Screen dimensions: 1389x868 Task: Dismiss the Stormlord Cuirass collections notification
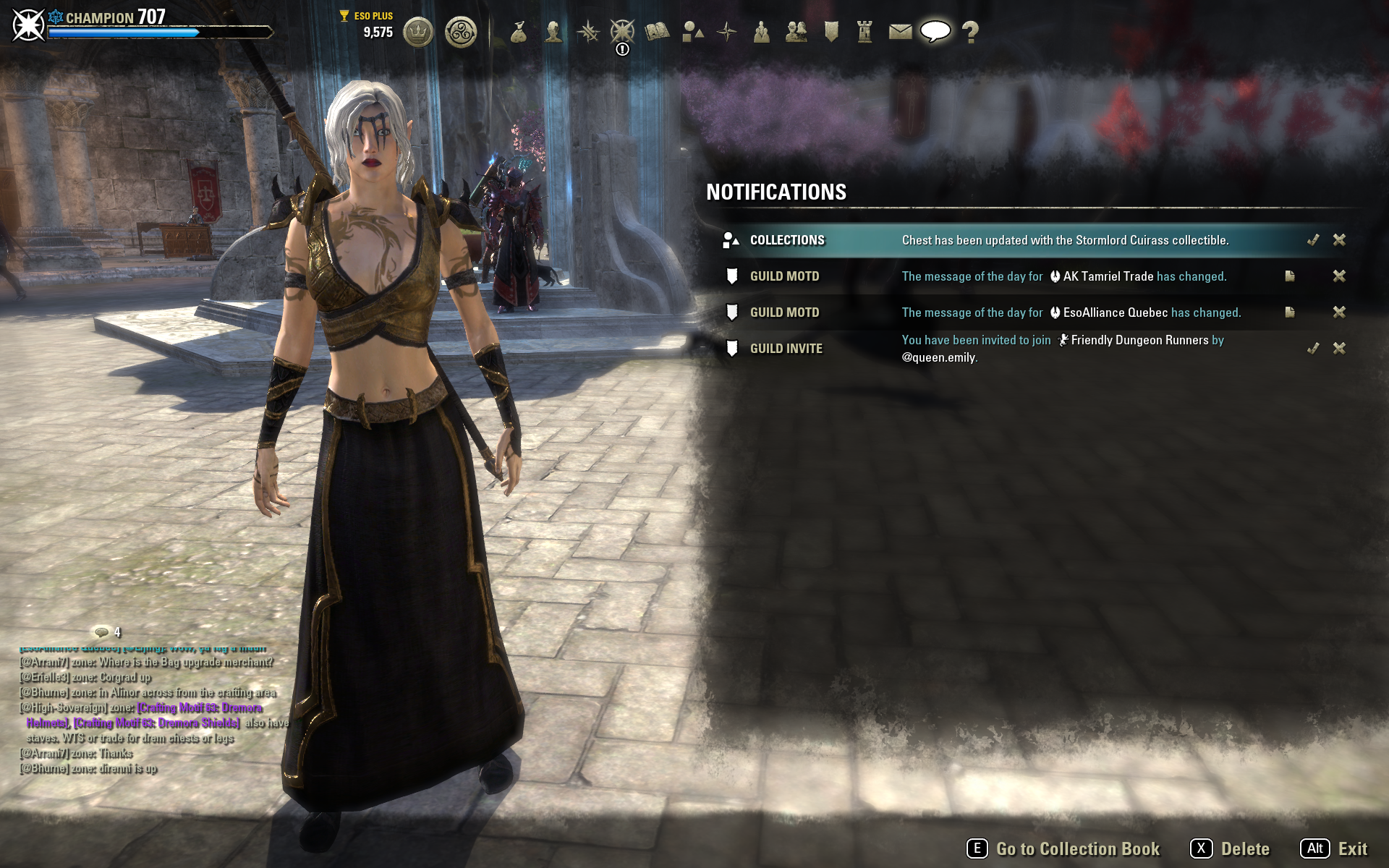1339,240
